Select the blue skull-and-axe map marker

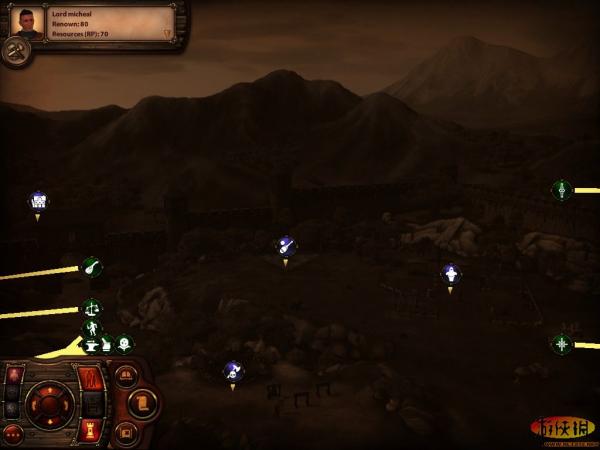coord(233,370)
